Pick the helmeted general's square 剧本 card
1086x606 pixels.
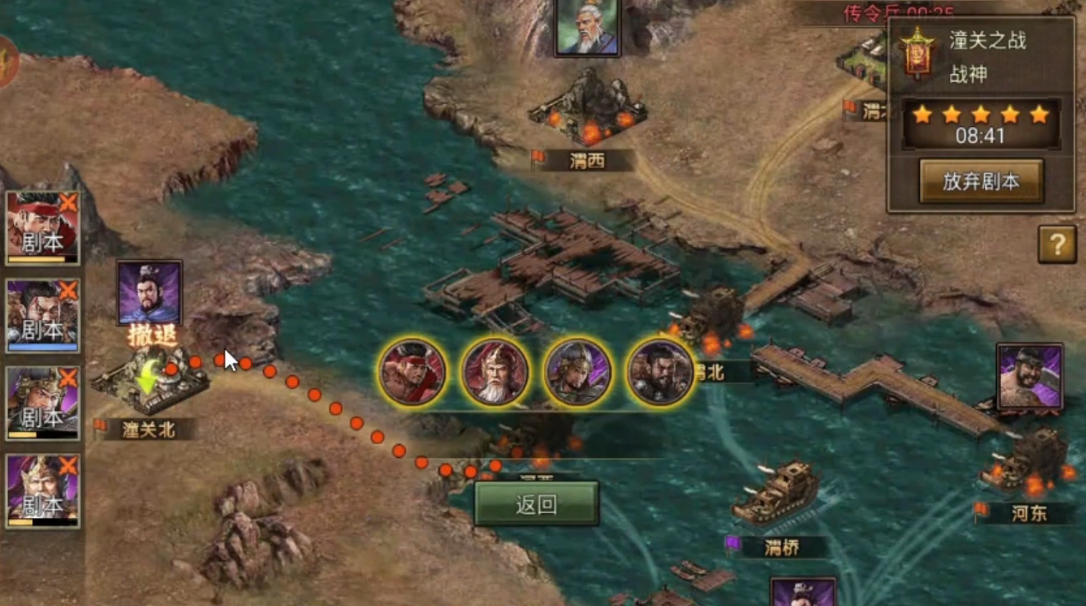(42, 403)
